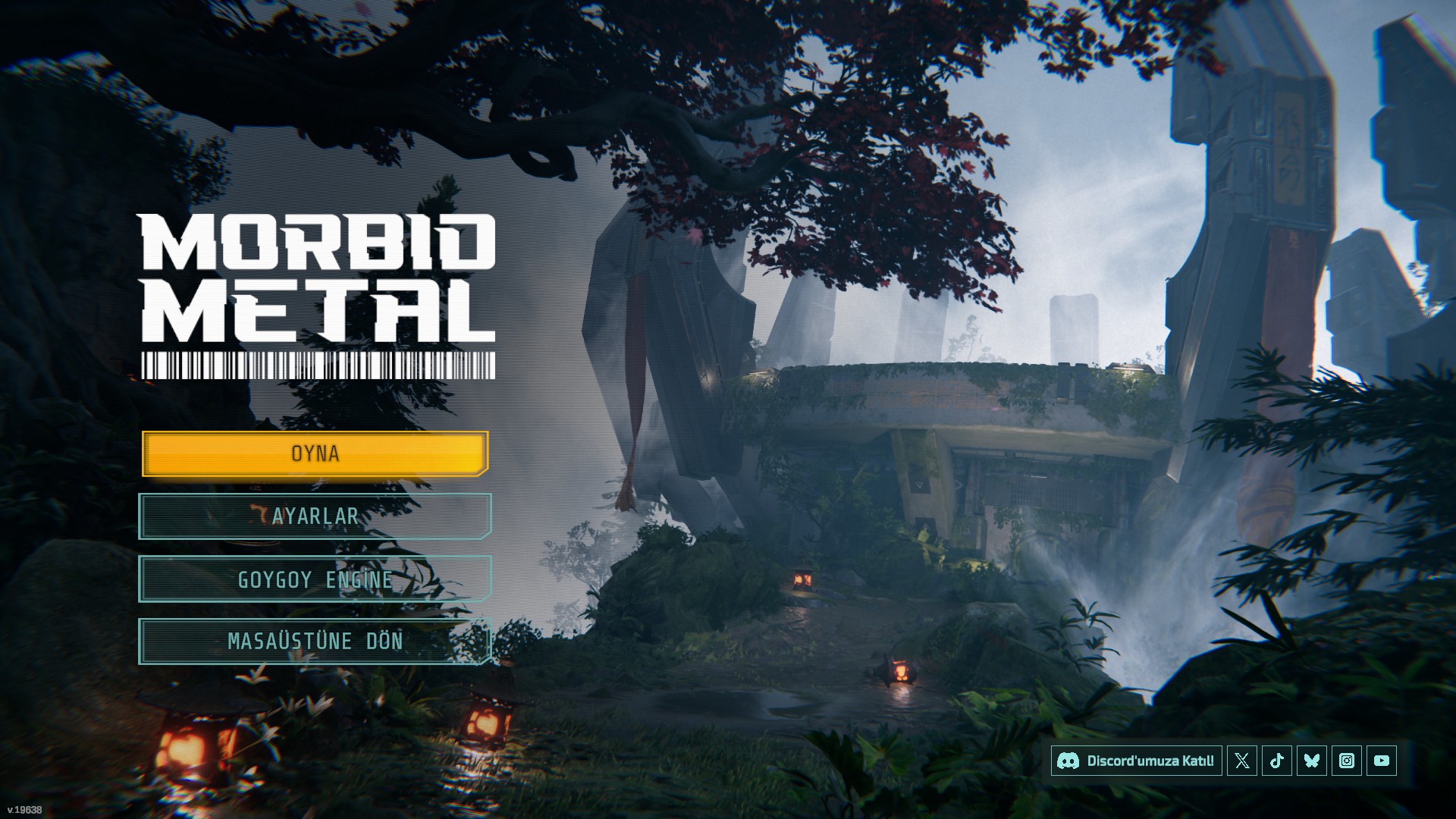This screenshot has height=819, width=1456.
Task: Open the X social media link
Action: coord(1242,761)
